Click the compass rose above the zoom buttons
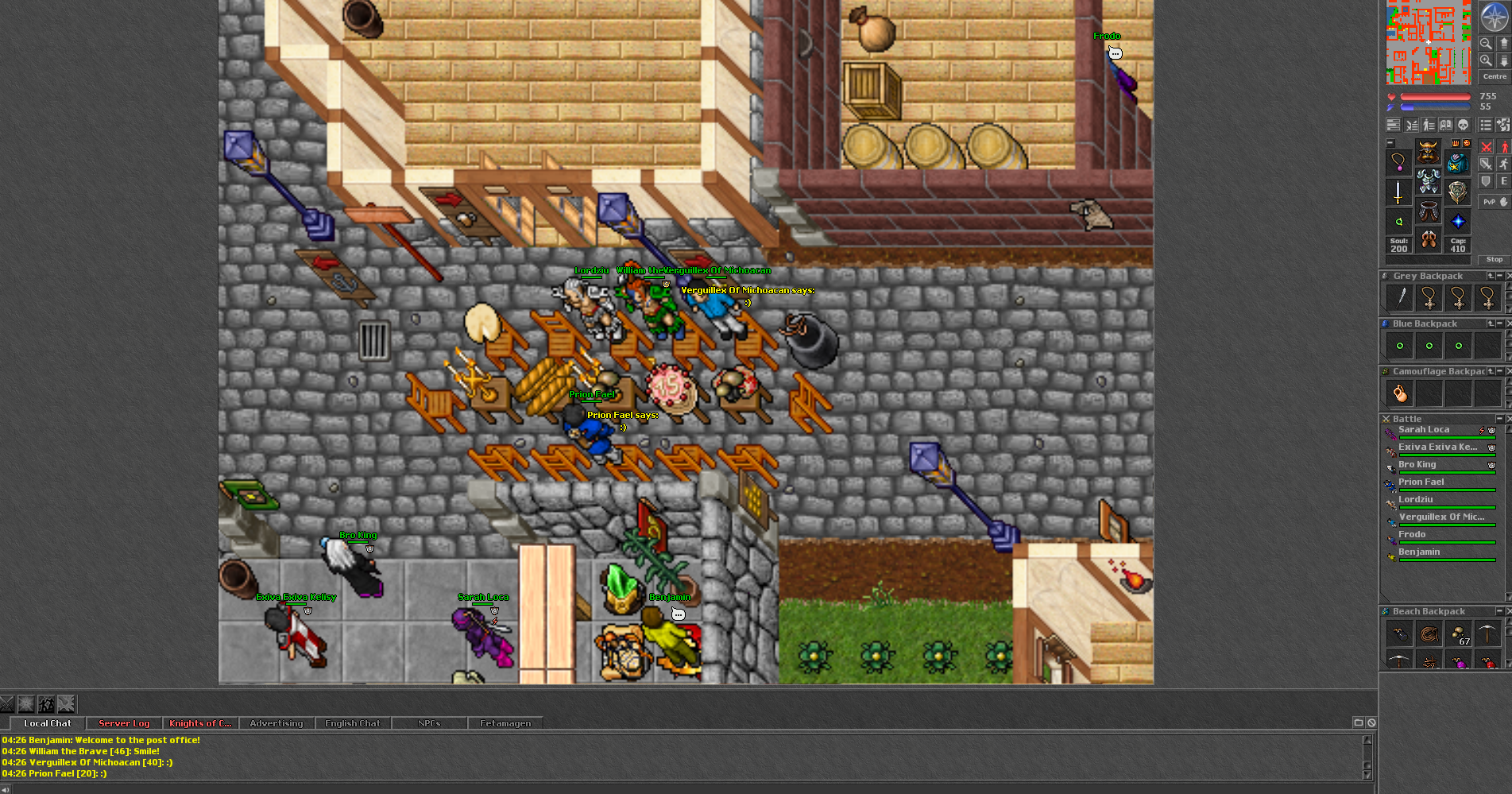 point(1494,17)
